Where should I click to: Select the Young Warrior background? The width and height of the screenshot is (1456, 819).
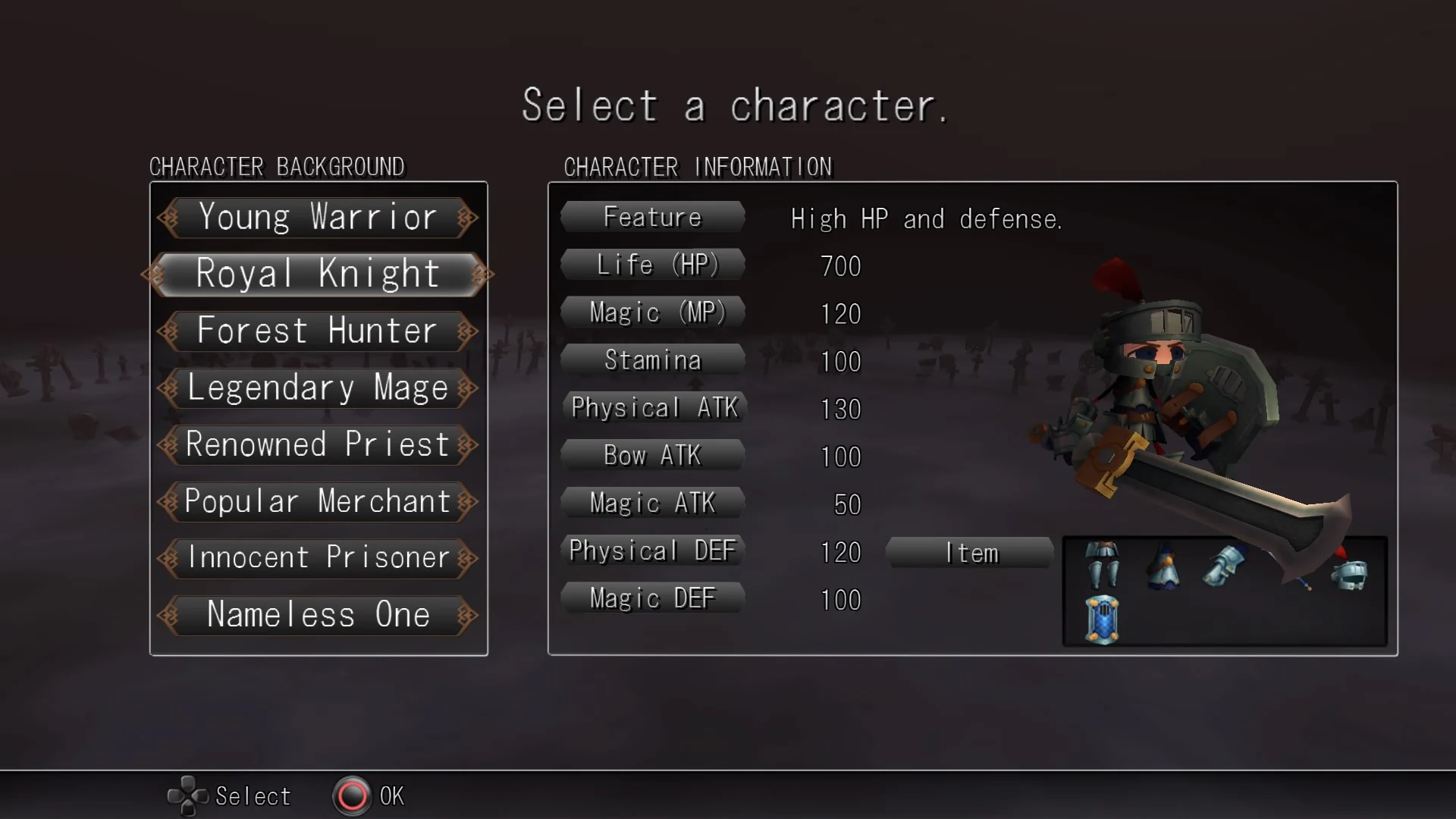[318, 218]
